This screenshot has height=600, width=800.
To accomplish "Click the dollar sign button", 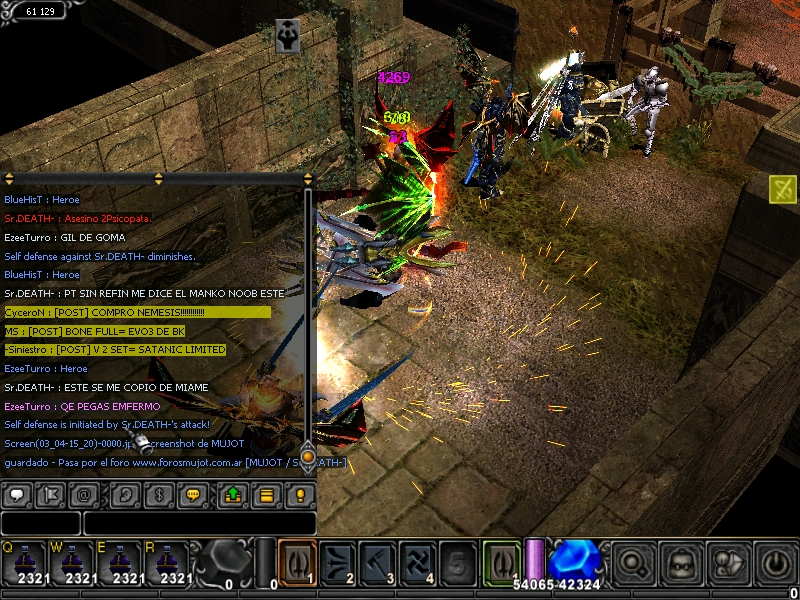I will (159, 494).
